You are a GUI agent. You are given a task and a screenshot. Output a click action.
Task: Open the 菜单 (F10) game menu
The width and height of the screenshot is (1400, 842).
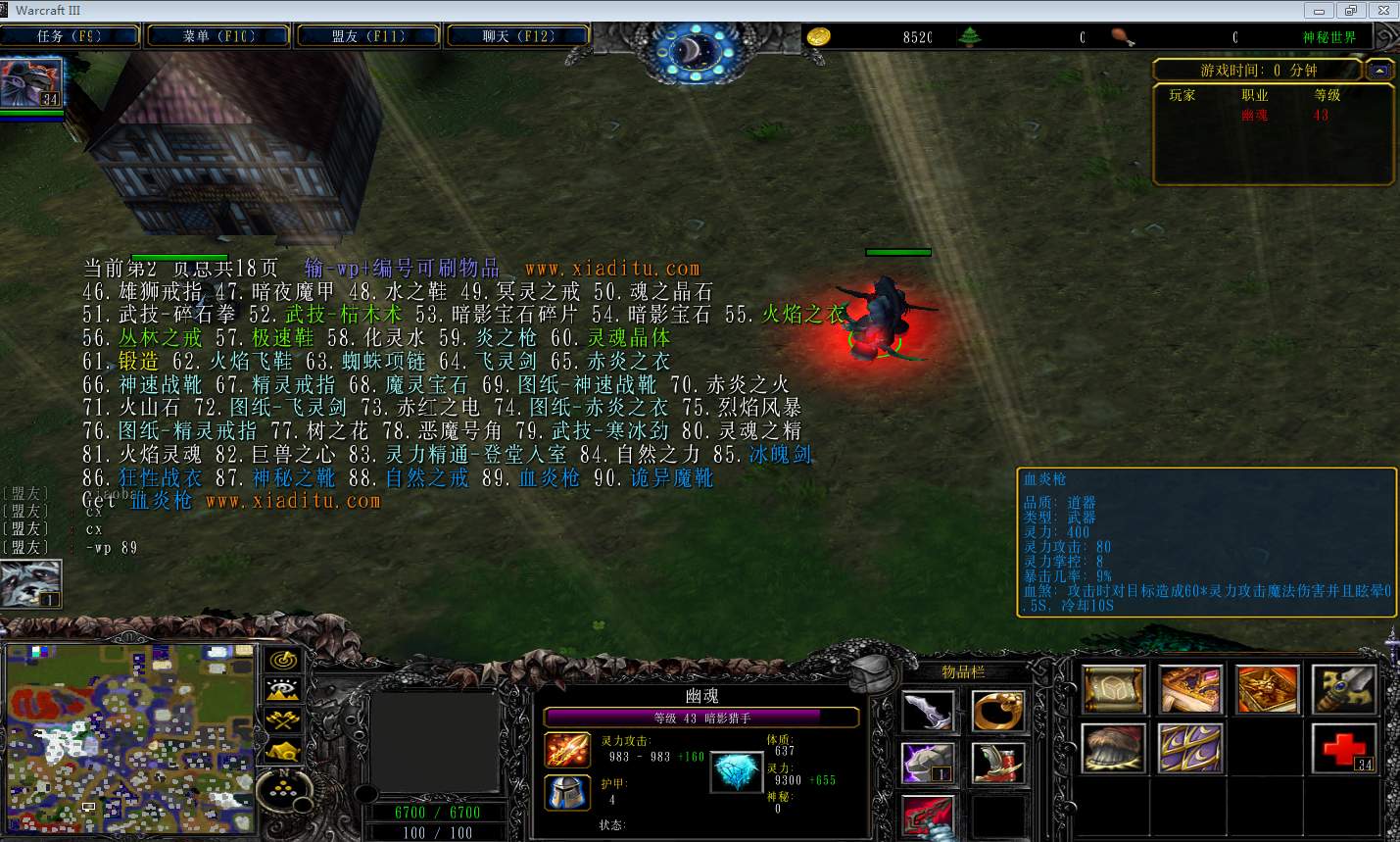click(217, 36)
